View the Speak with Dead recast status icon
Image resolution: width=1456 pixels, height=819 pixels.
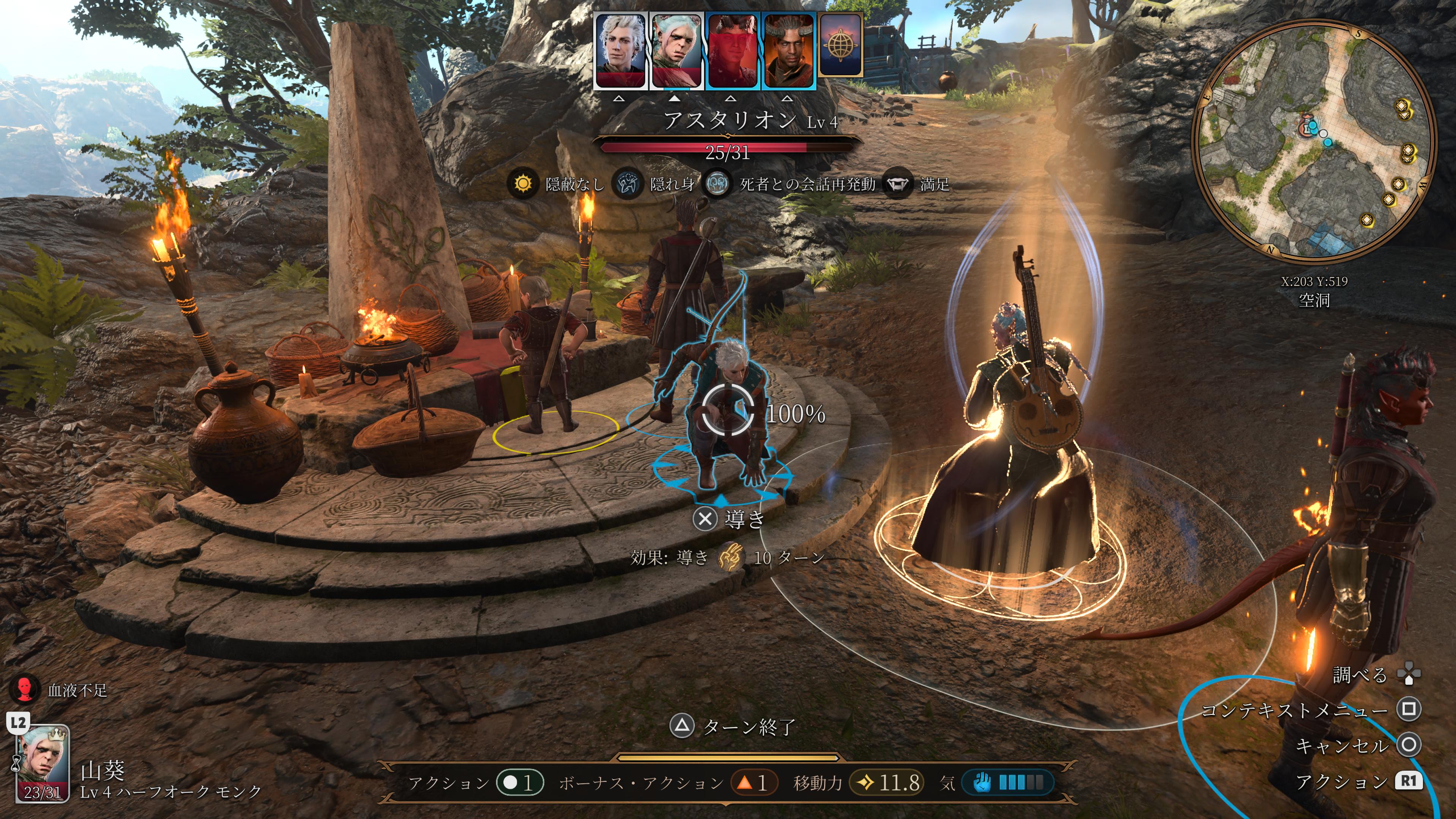[717, 184]
